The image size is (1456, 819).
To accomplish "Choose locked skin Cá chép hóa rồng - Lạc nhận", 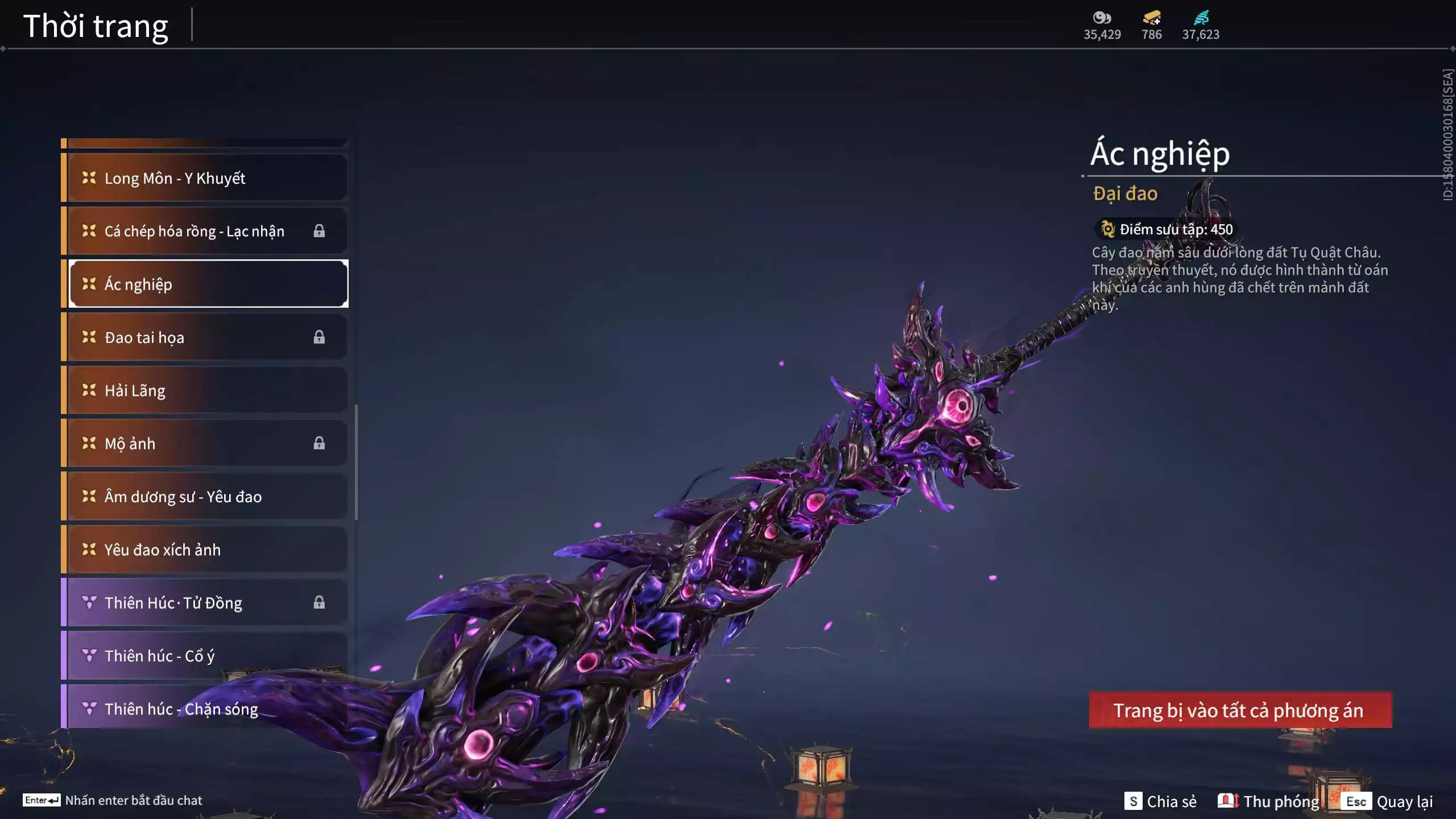I will (207, 231).
